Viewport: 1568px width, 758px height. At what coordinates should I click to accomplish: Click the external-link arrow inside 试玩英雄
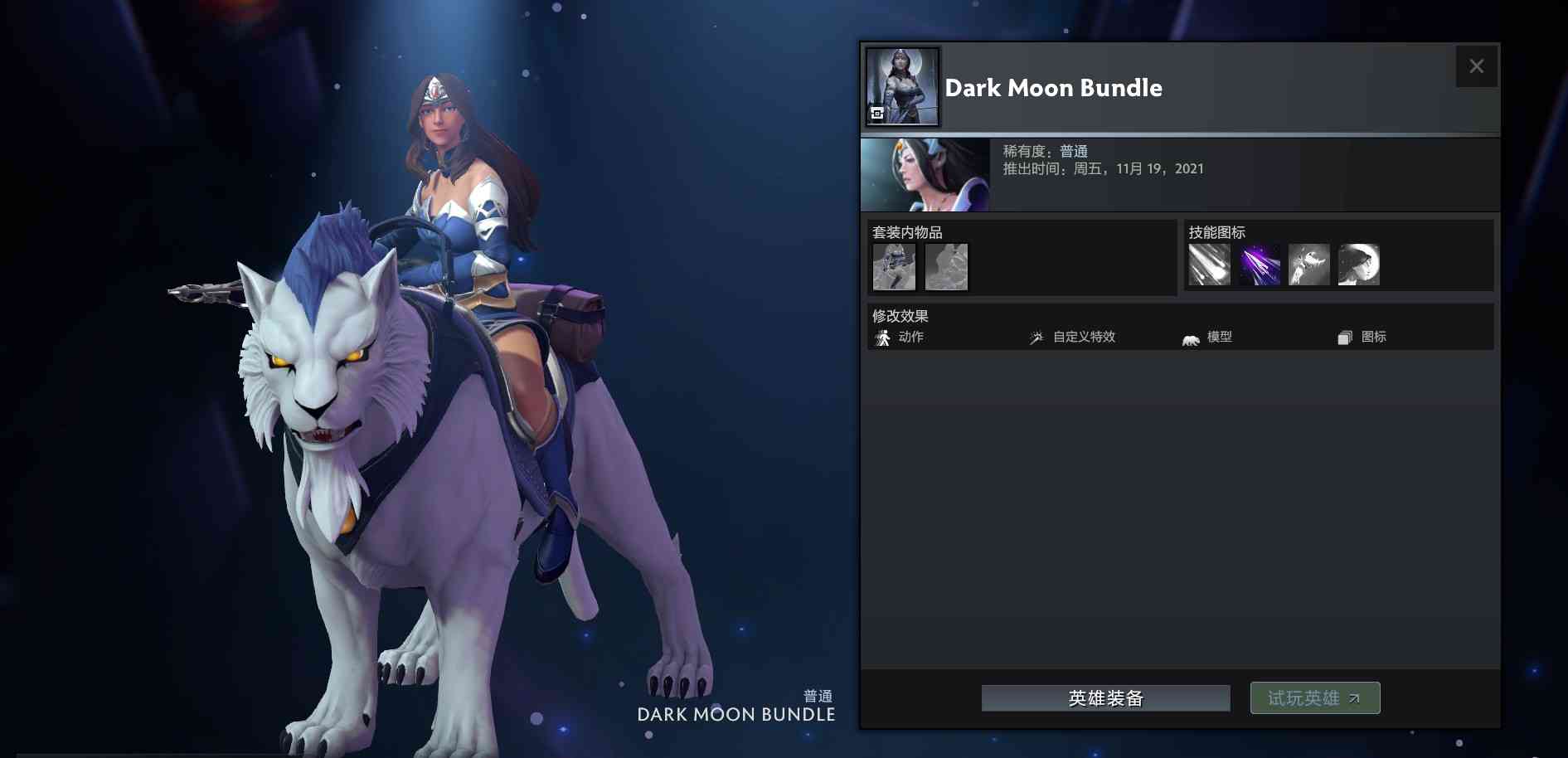(x=1354, y=698)
